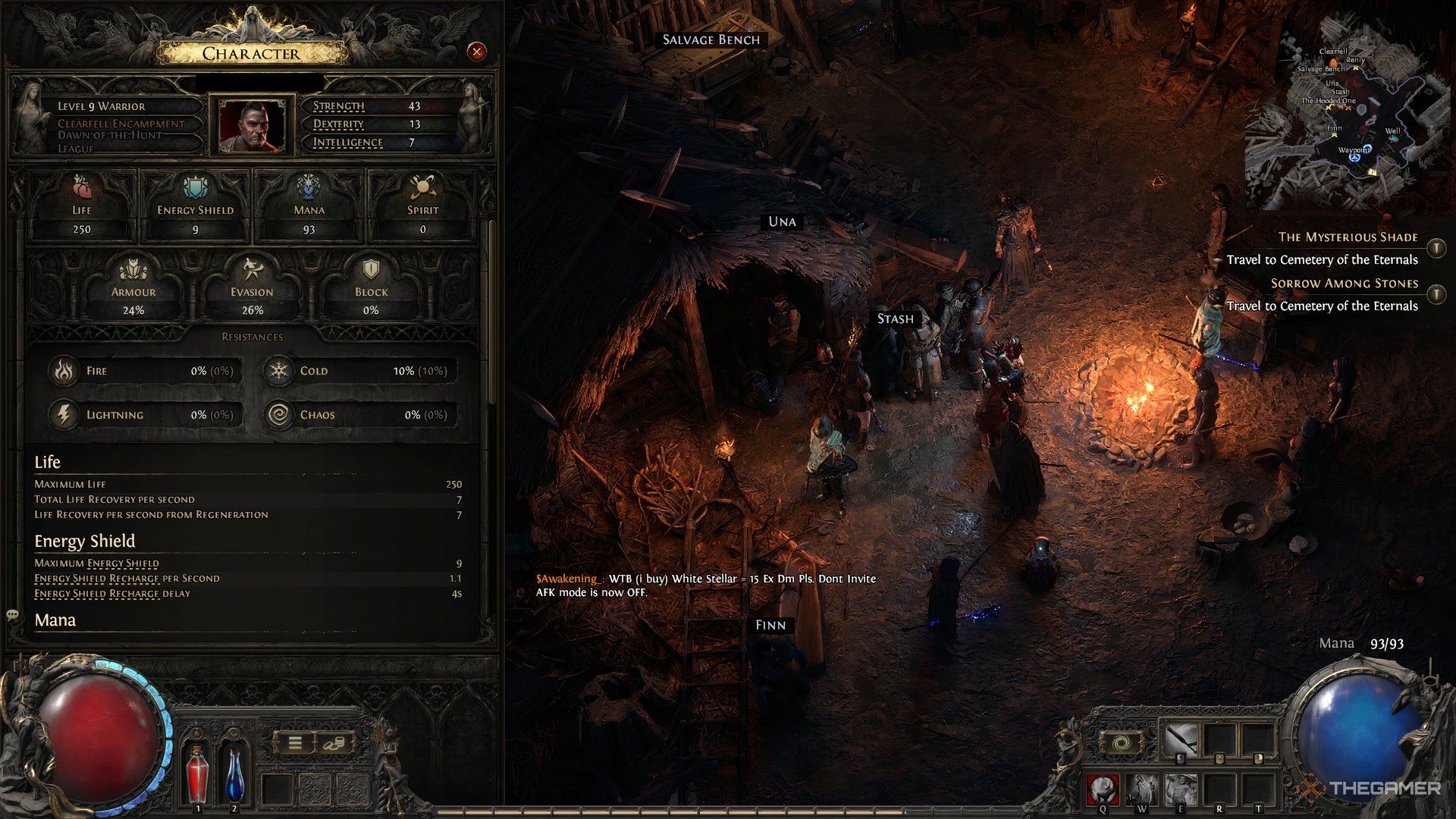Select the Mana icon on character panel
1456x819 pixels.
pyautogui.click(x=308, y=187)
